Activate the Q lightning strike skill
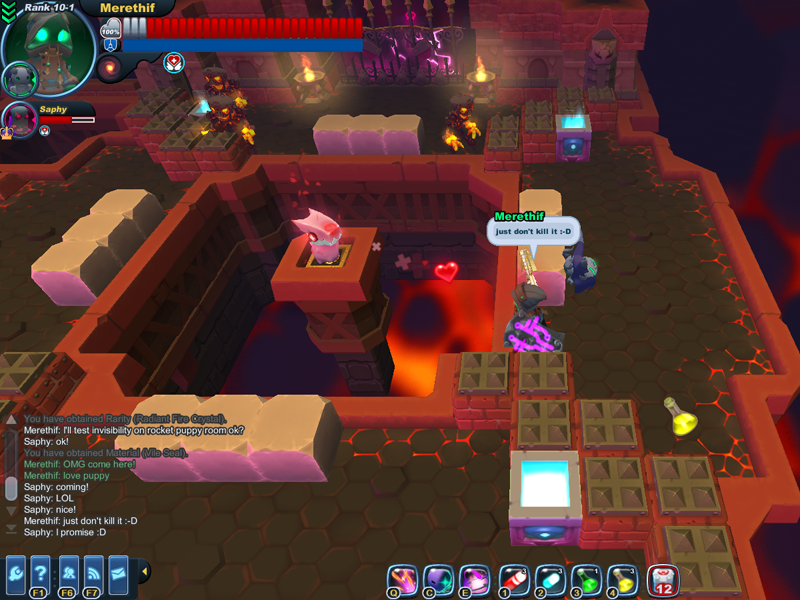Image resolution: width=800 pixels, height=600 pixels. coord(402,578)
